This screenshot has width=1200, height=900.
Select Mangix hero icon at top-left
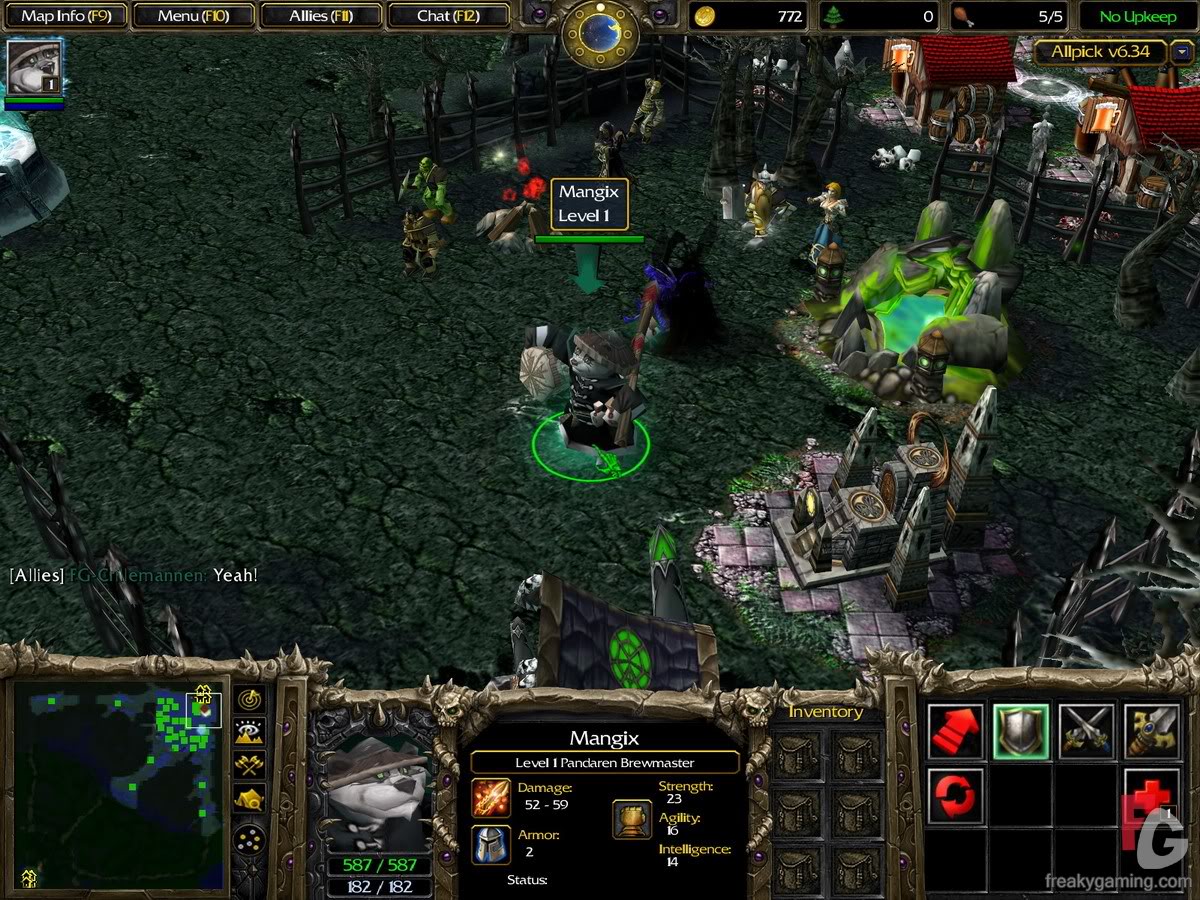35,67
